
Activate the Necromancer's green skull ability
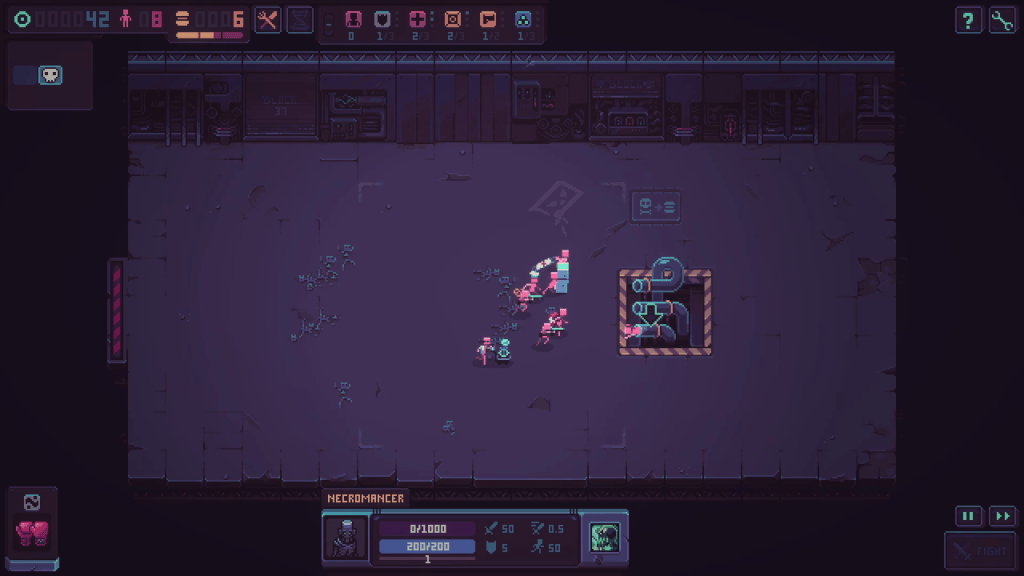tap(604, 536)
